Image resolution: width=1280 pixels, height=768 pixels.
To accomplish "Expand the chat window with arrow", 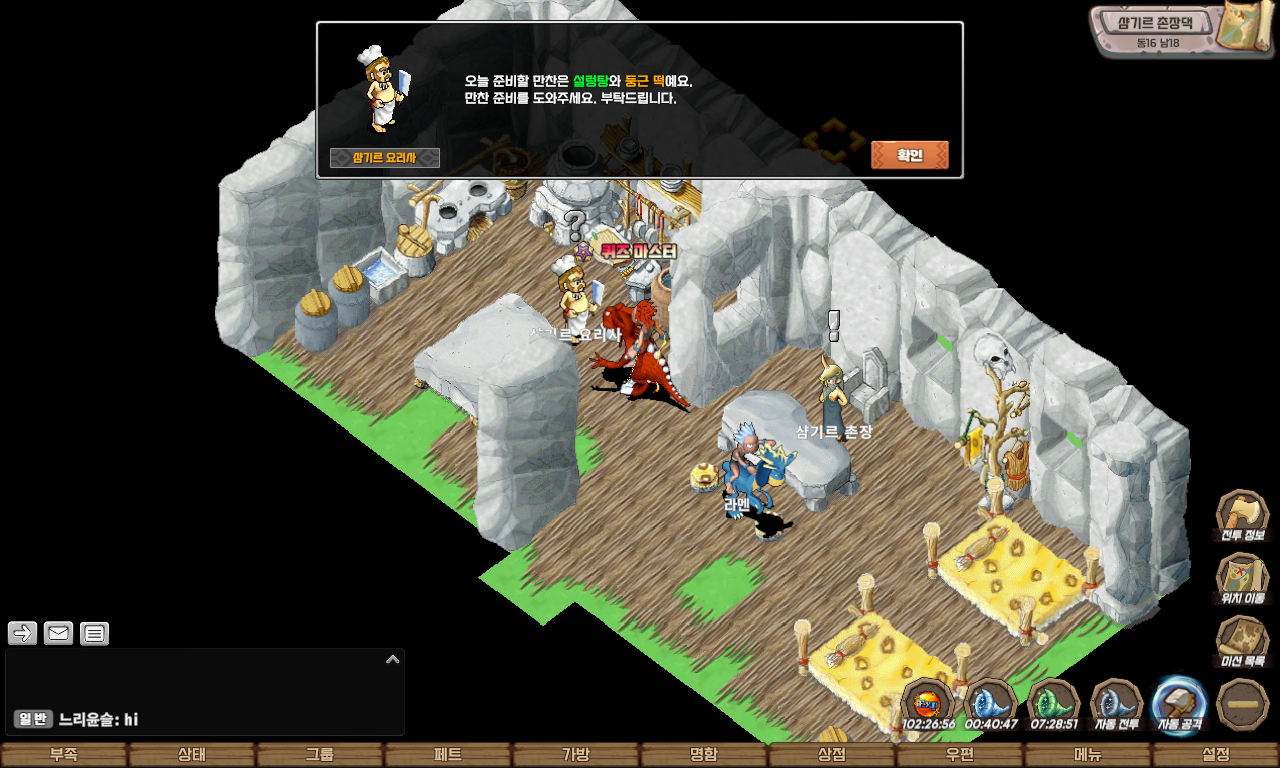I will tap(393, 659).
